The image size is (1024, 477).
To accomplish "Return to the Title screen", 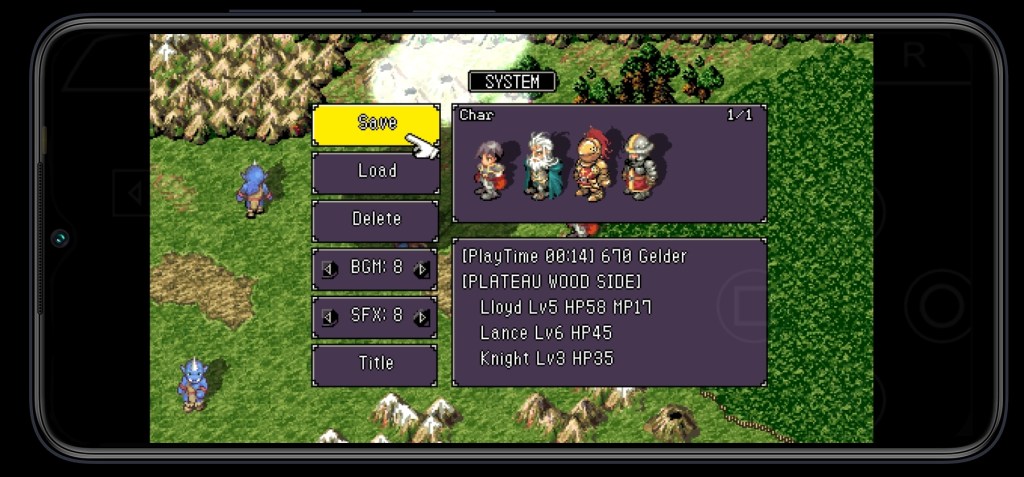I will (x=375, y=364).
